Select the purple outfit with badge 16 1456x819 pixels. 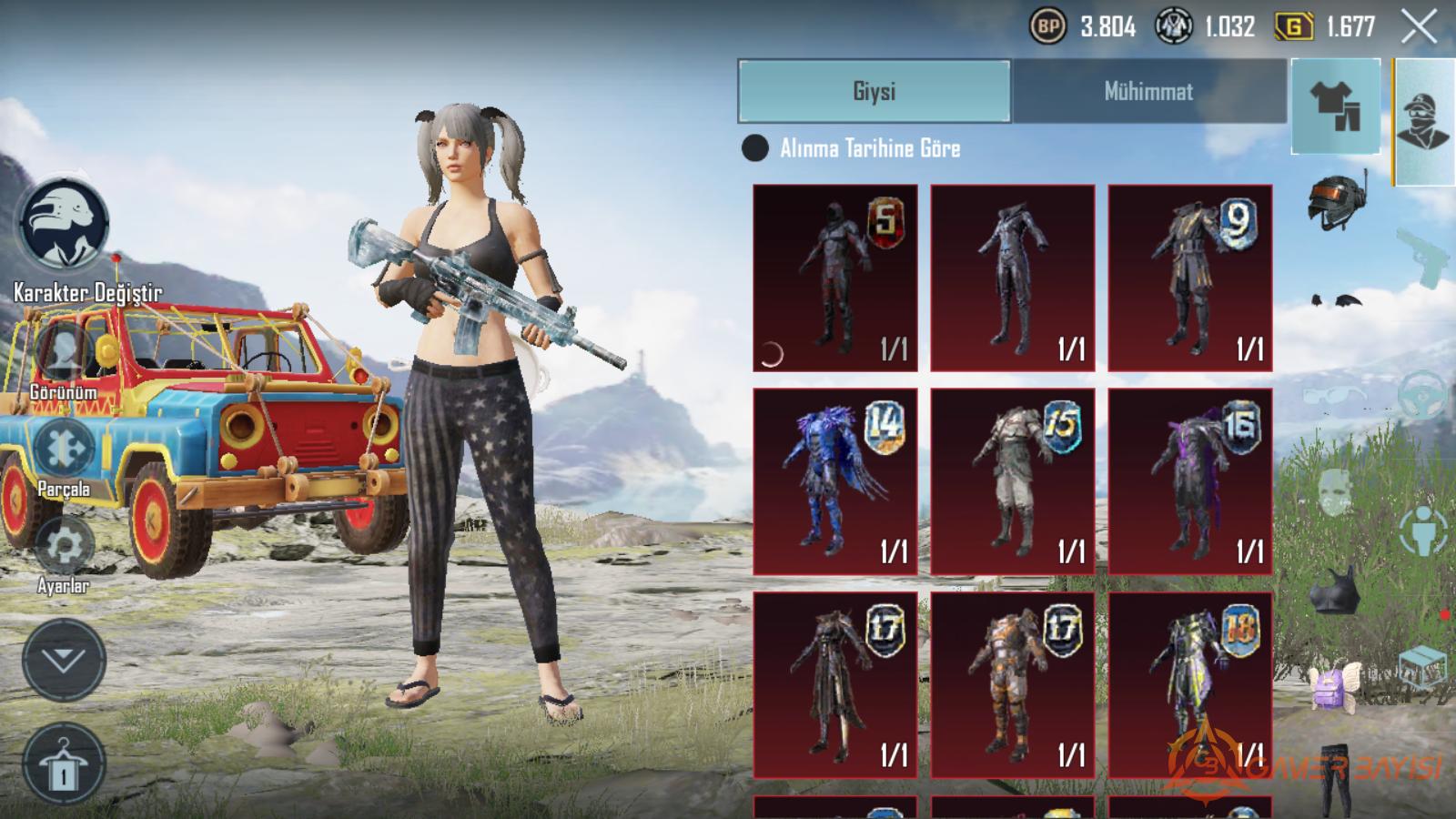tap(1190, 481)
